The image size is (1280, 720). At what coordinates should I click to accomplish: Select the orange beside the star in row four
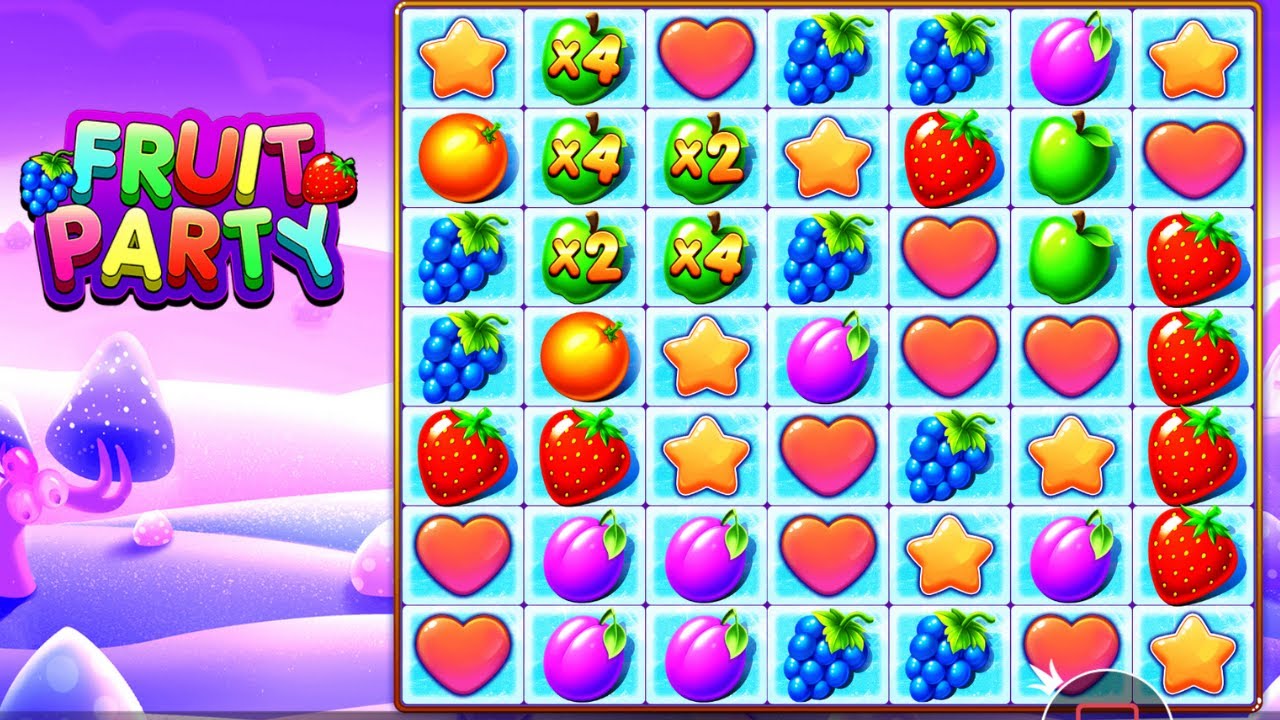[x=585, y=355]
